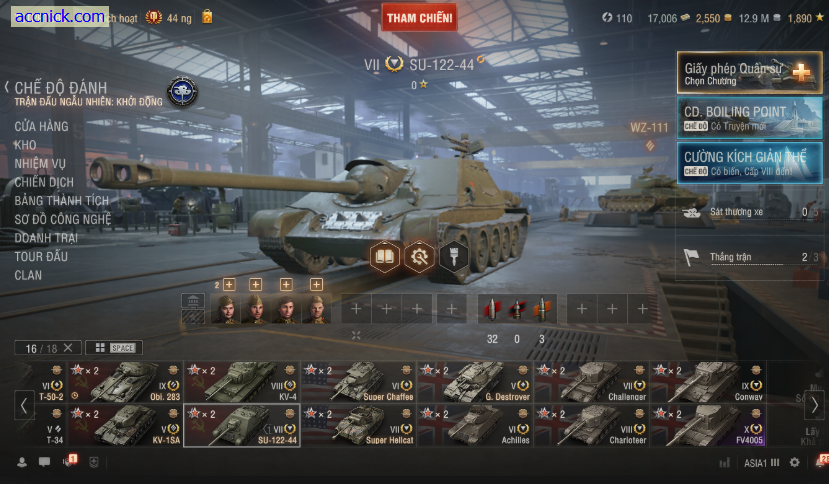Start a battle with THAM CHIẾN!
Viewport: 829px width, 484px height.
click(419, 17)
